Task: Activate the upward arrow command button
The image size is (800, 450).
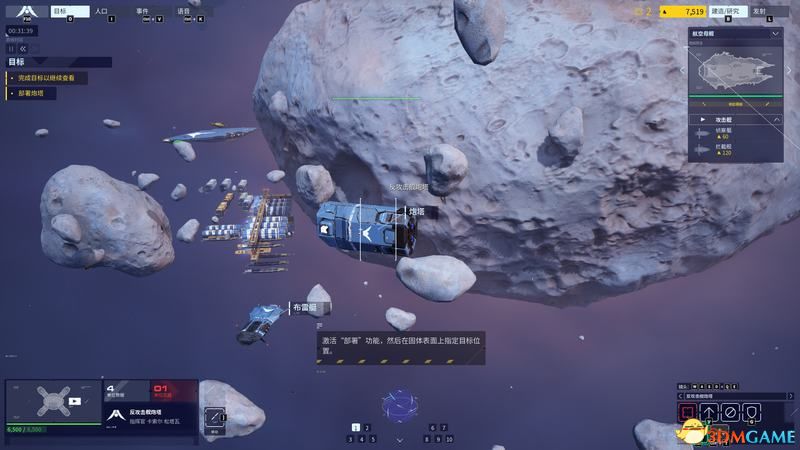Action: point(709,411)
